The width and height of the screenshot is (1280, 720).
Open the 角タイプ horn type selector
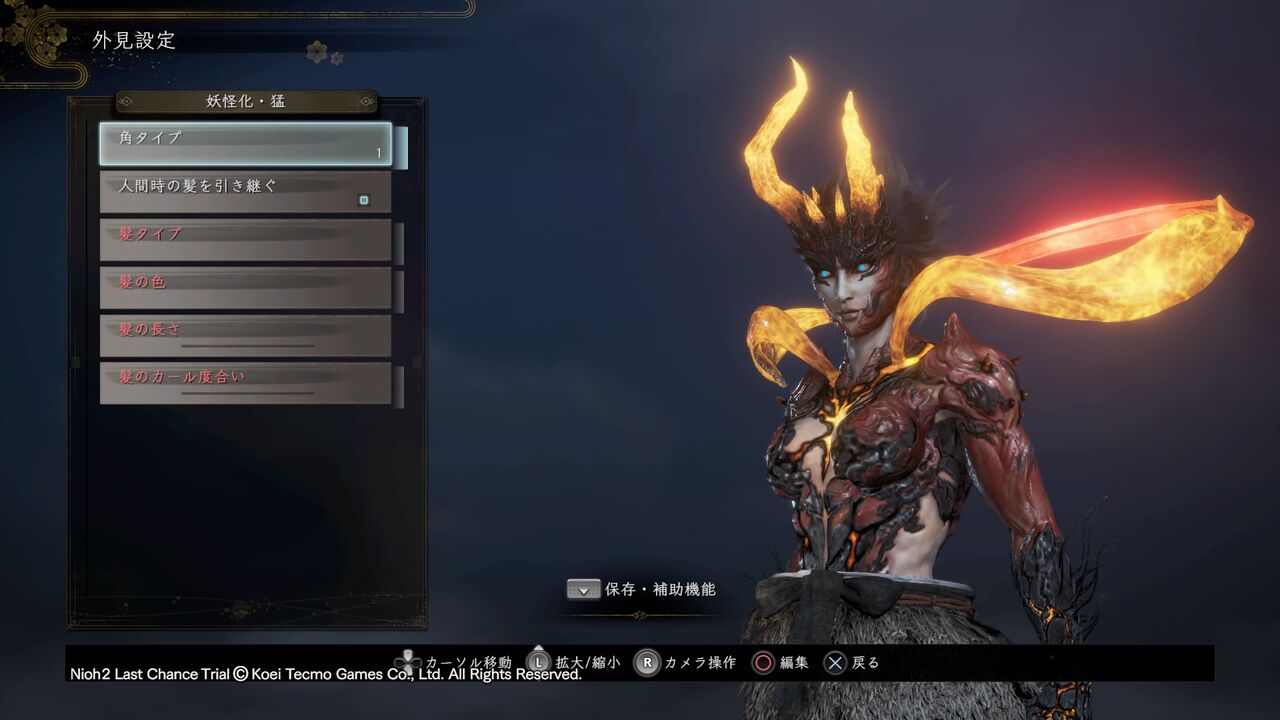(244, 141)
